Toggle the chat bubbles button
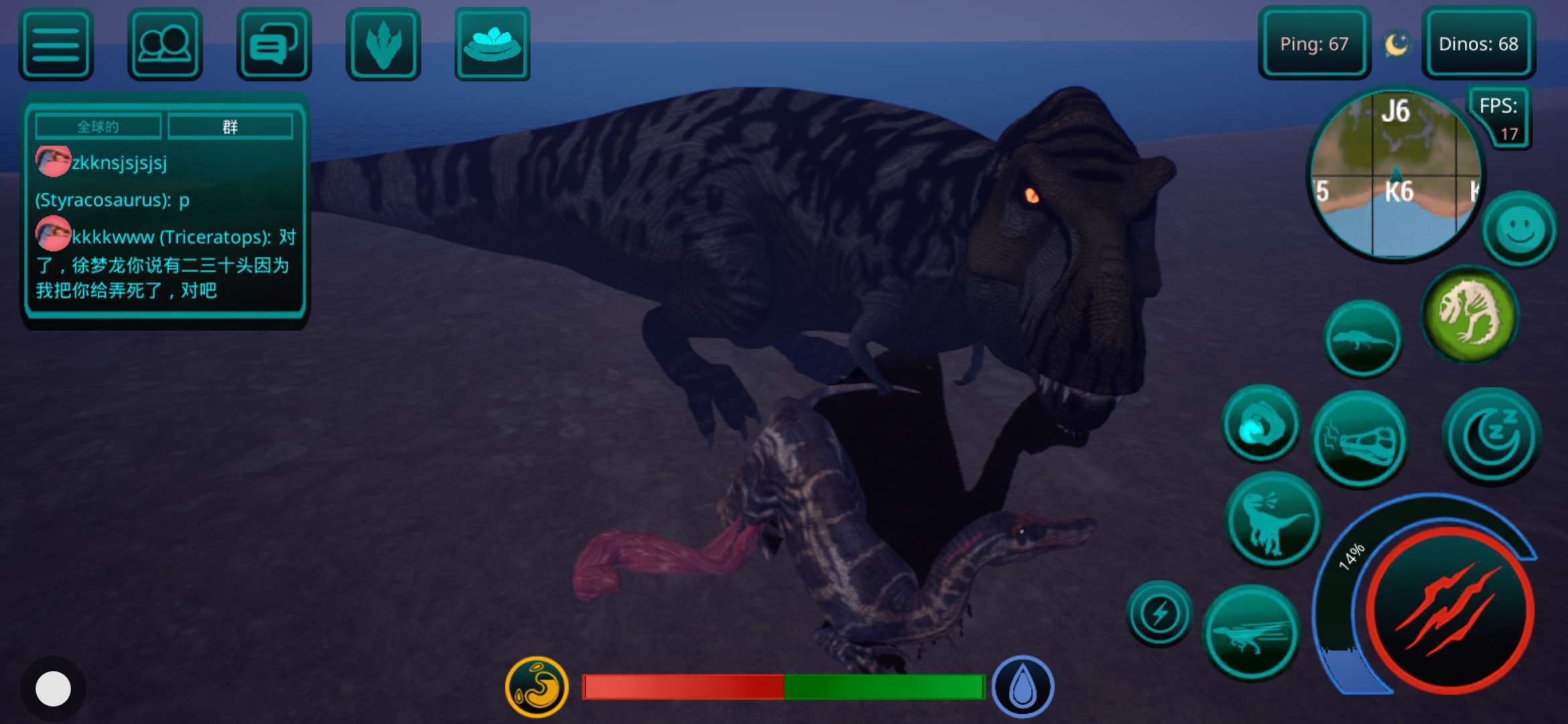The image size is (1568, 724). tap(274, 44)
